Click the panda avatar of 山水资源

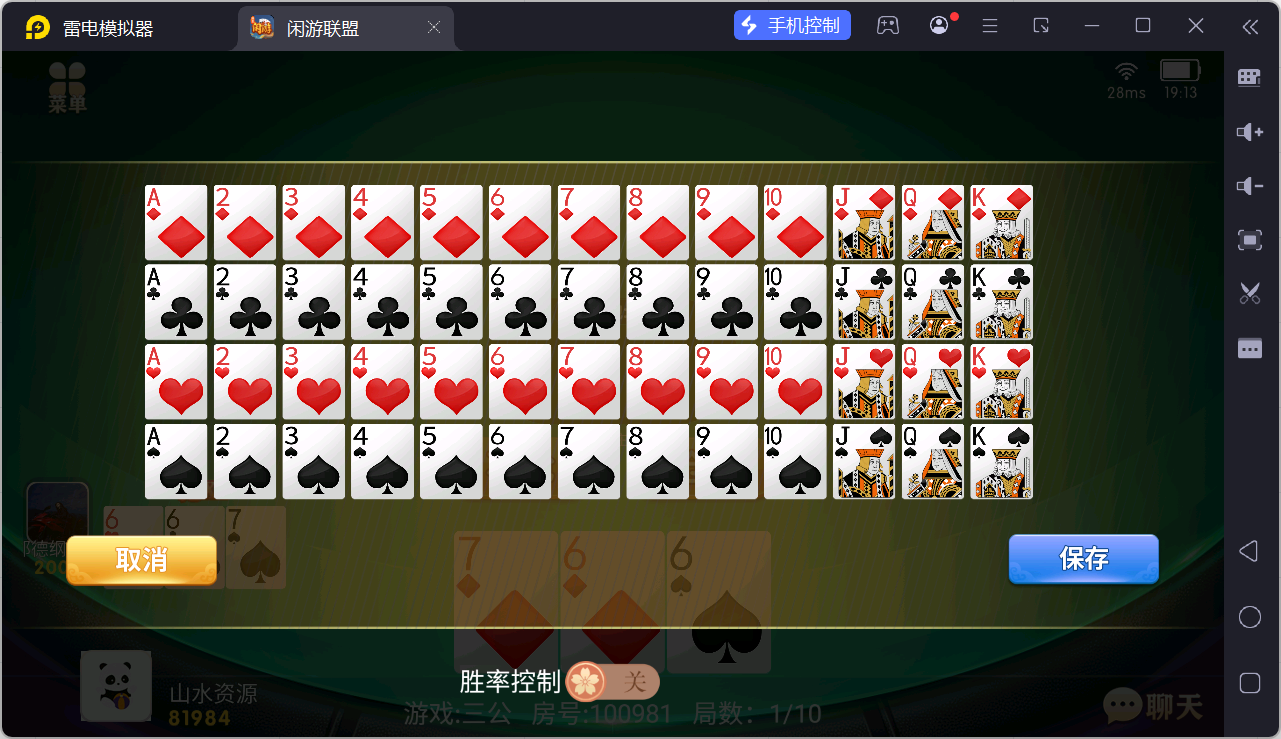point(115,685)
